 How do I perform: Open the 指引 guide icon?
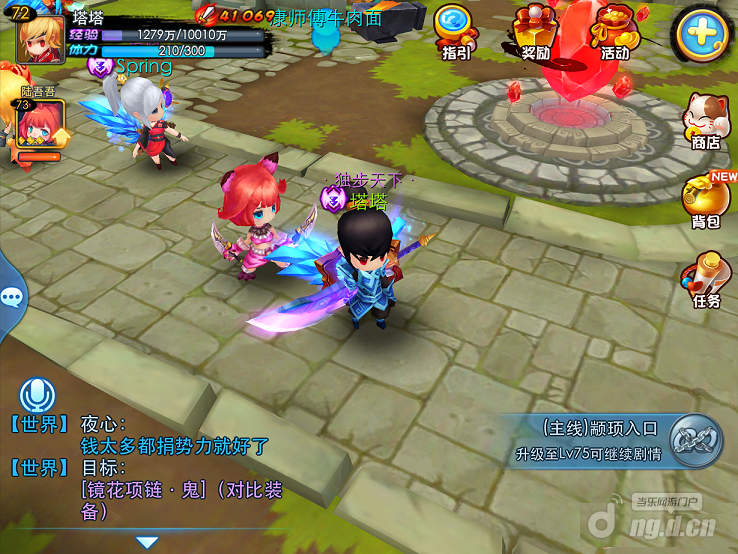pyautogui.click(x=456, y=31)
